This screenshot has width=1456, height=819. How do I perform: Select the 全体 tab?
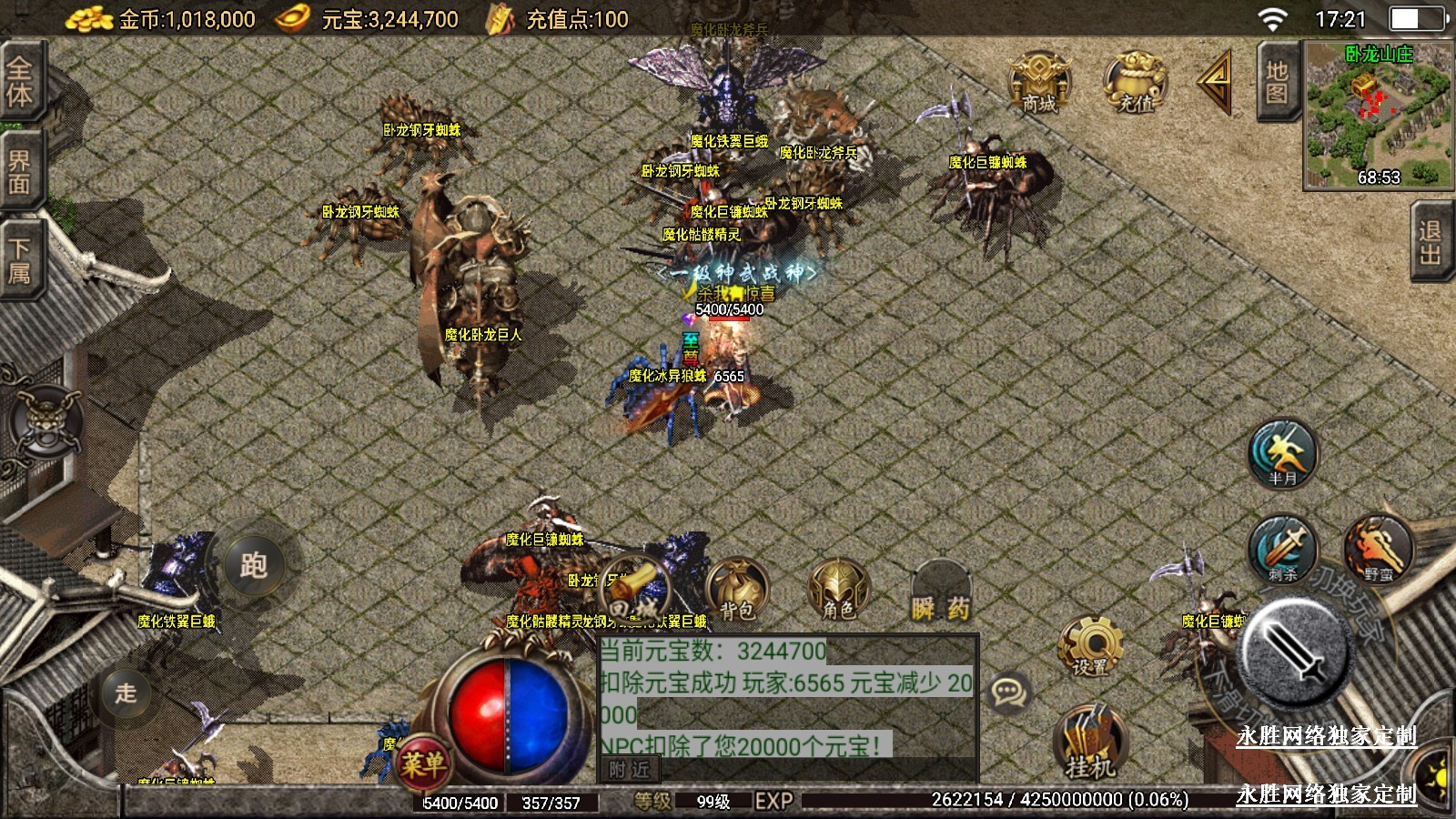(20, 82)
